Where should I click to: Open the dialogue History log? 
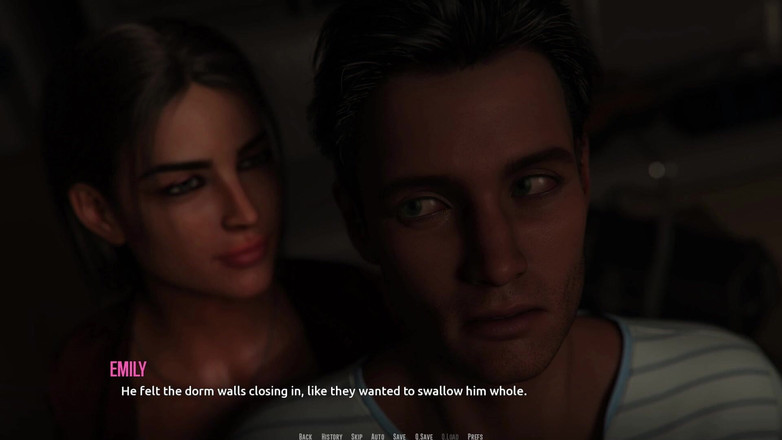point(332,436)
